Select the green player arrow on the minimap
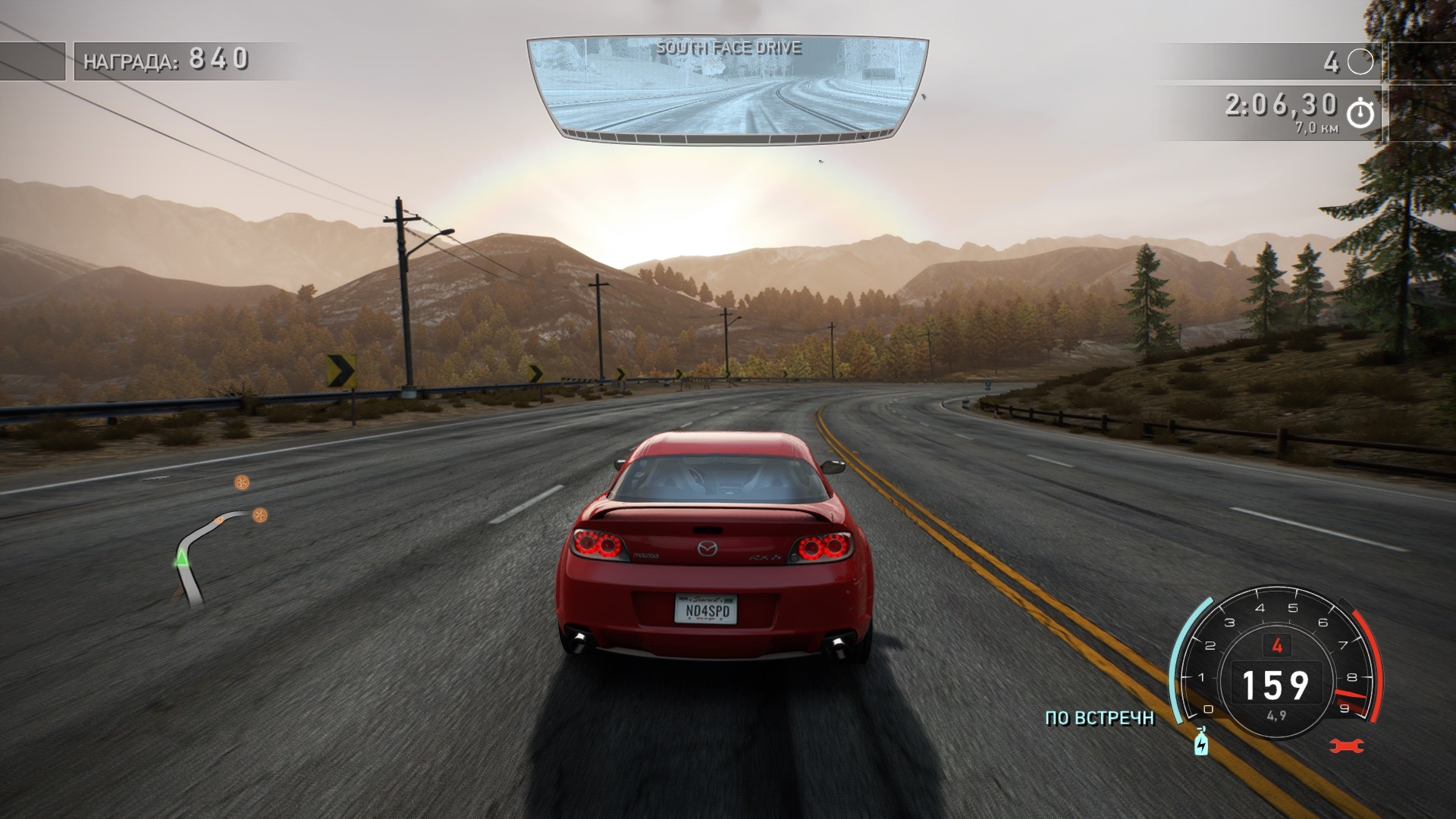The width and height of the screenshot is (1456, 819). (x=181, y=560)
